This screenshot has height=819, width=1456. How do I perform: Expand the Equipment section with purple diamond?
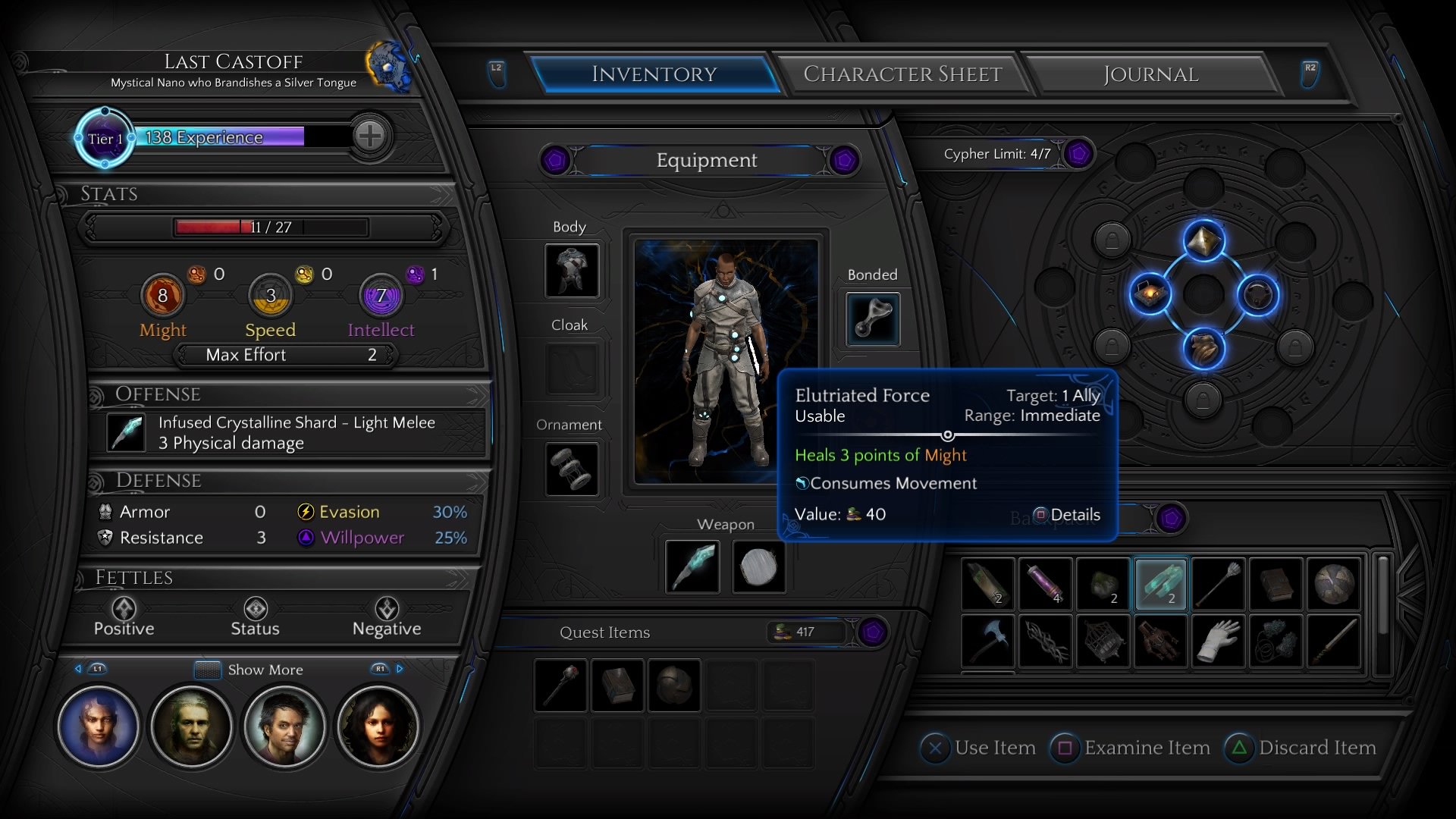coord(843,161)
